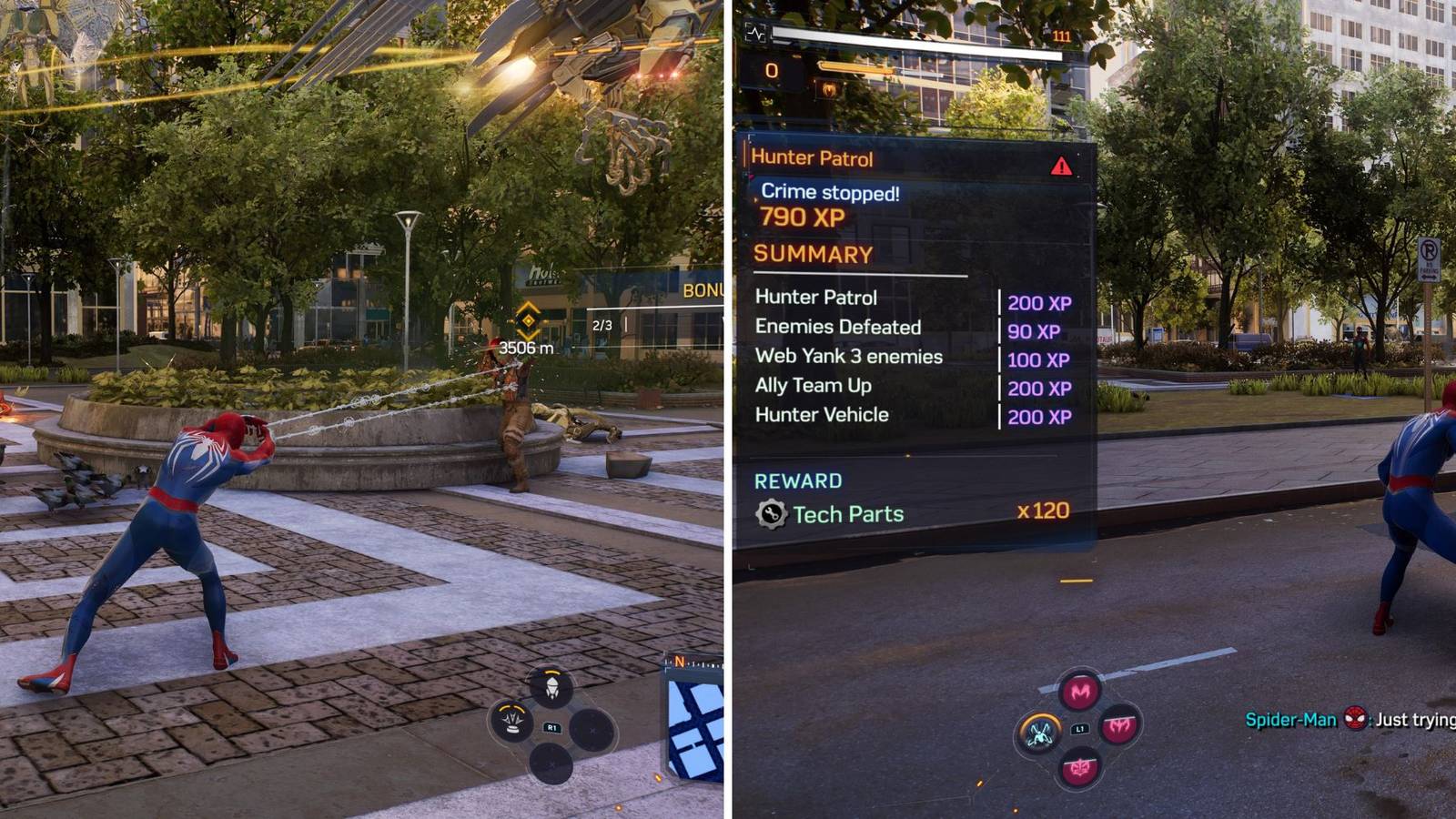Open the minimap in the corner

[696, 728]
